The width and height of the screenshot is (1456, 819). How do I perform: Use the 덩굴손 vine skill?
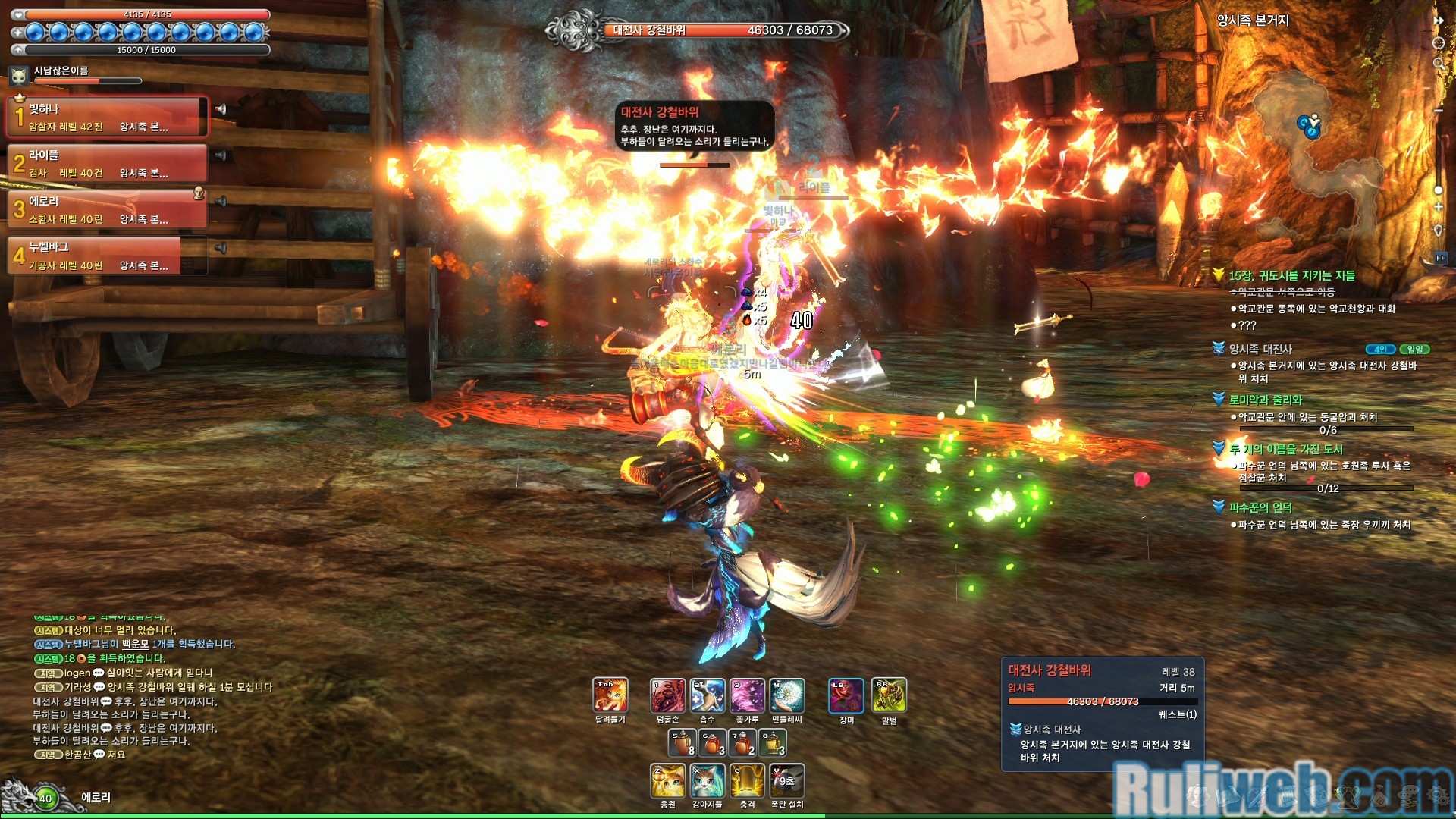[667, 695]
